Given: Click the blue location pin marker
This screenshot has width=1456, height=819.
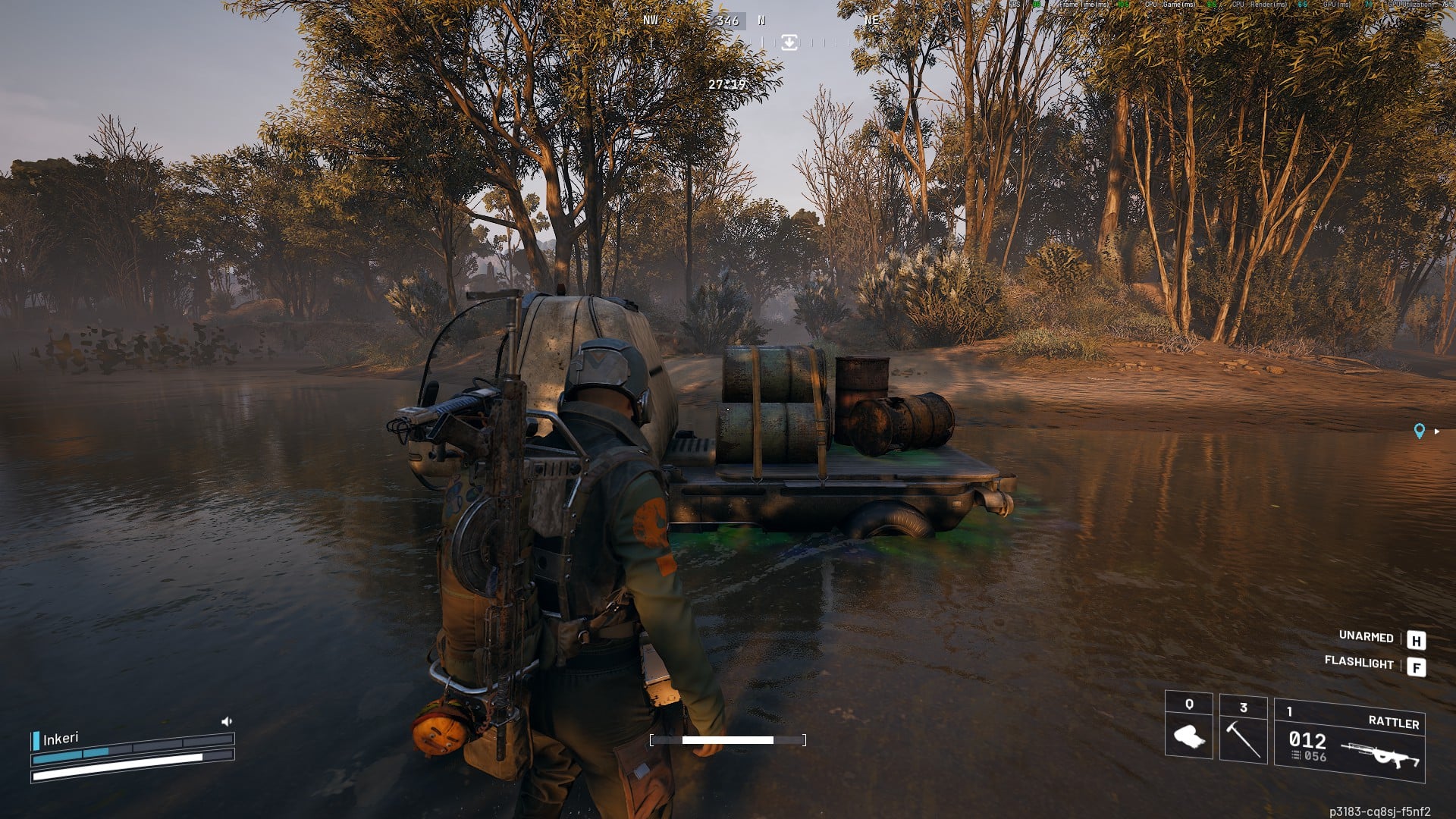Looking at the screenshot, I should pos(1419,431).
